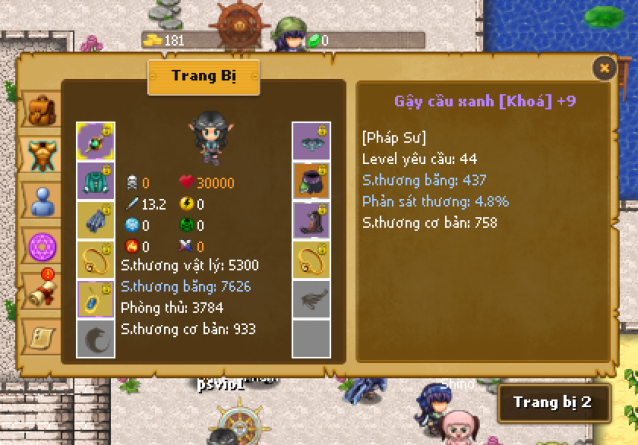This screenshot has width=638, height=445.
Task: Select the equipped boots slot
Action: (310, 220)
